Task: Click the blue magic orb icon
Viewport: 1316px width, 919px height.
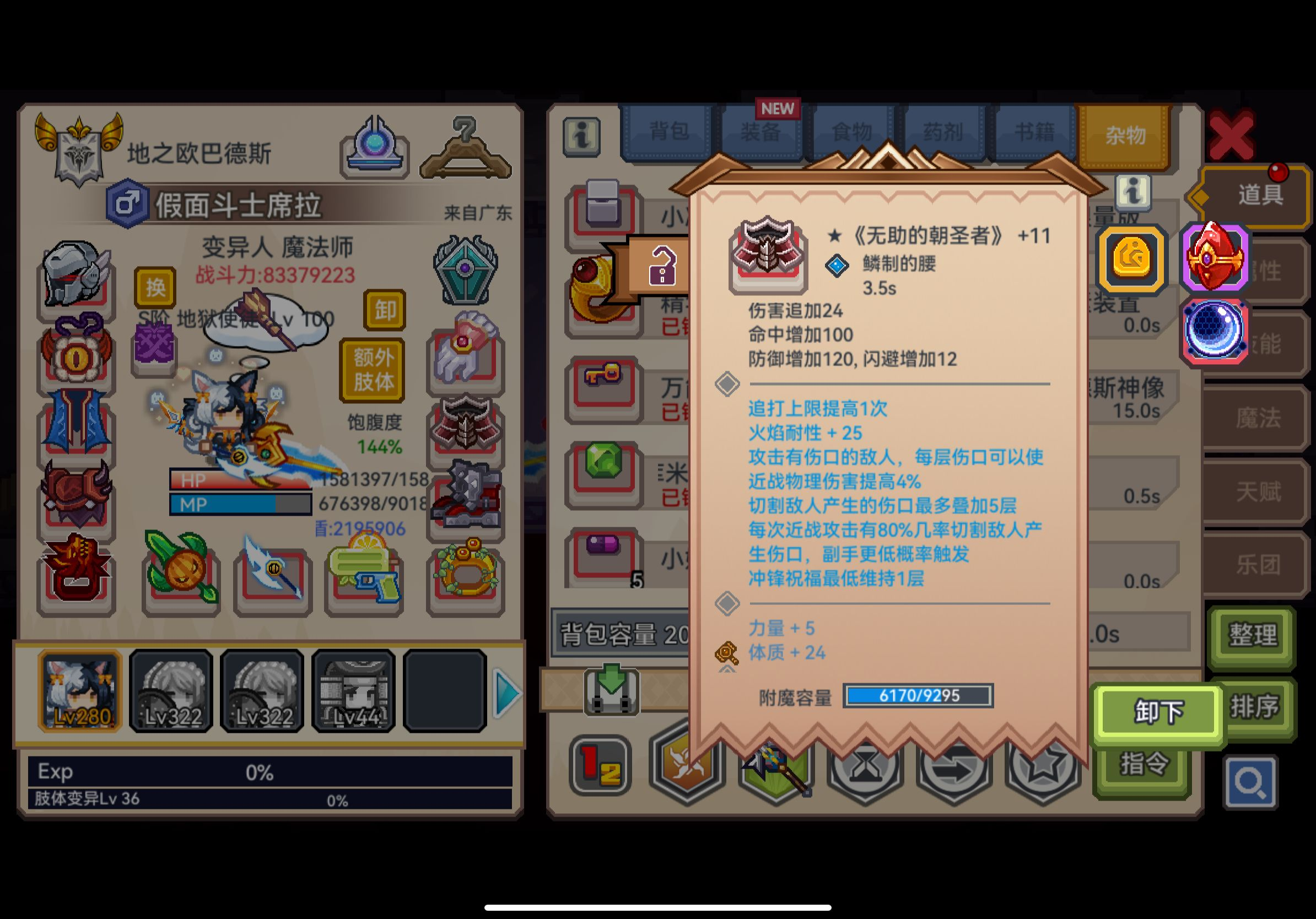Action: tap(1215, 332)
